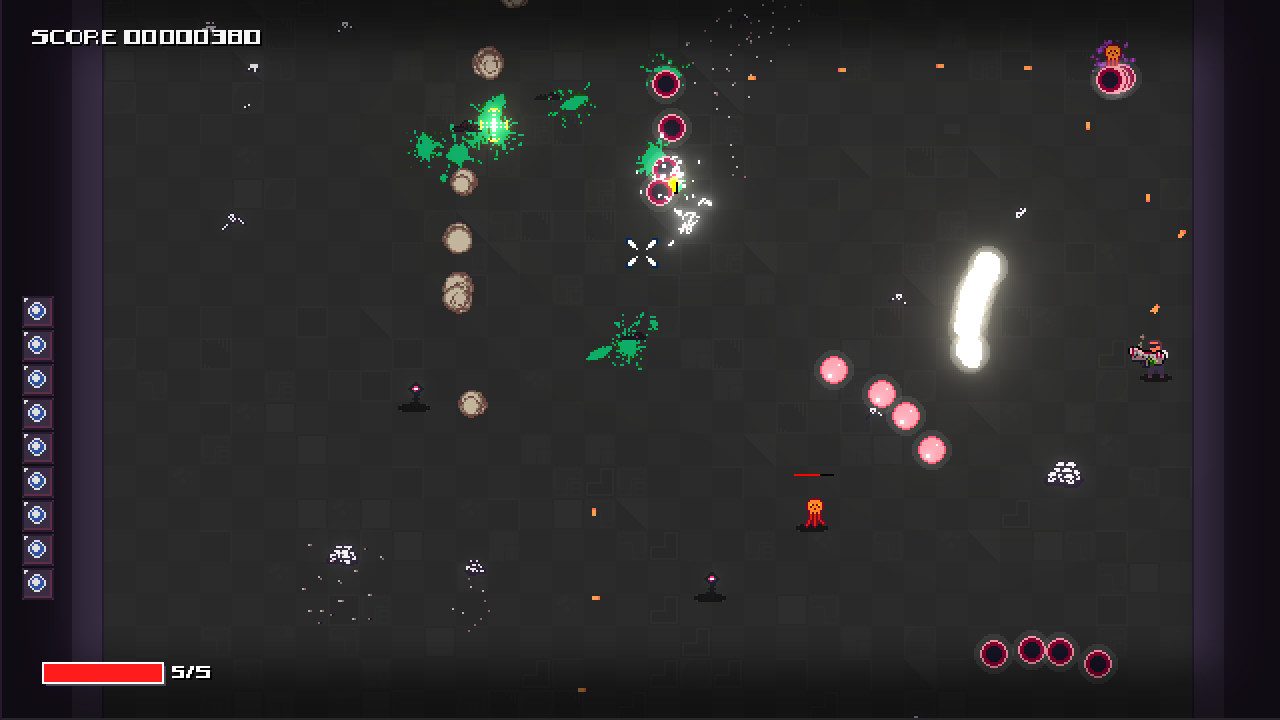Screen dimensions: 1280x720
Task: Click the fourth ammo orb icon
Action: click(x=37, y=412)
